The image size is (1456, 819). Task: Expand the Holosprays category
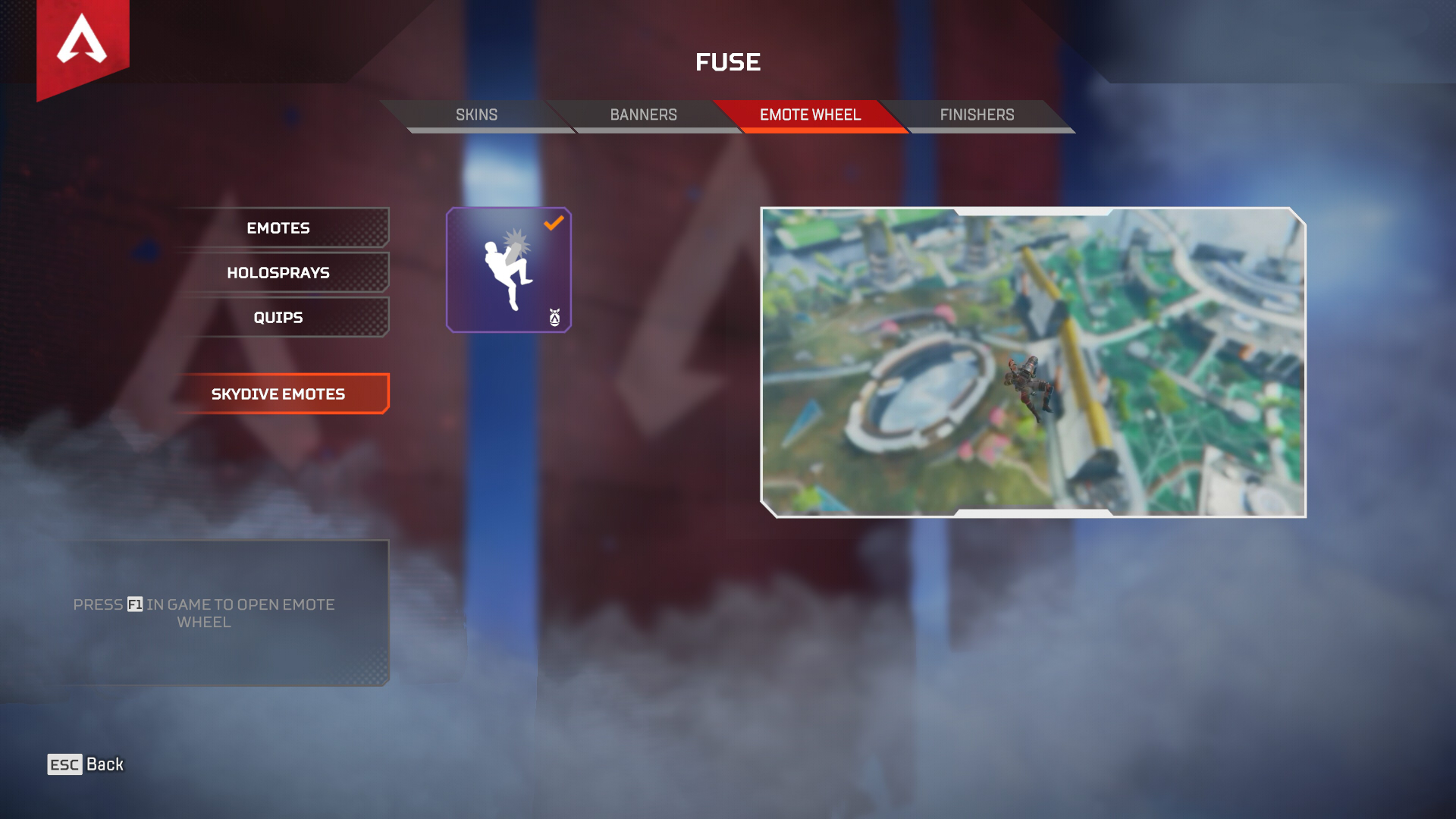278,272
